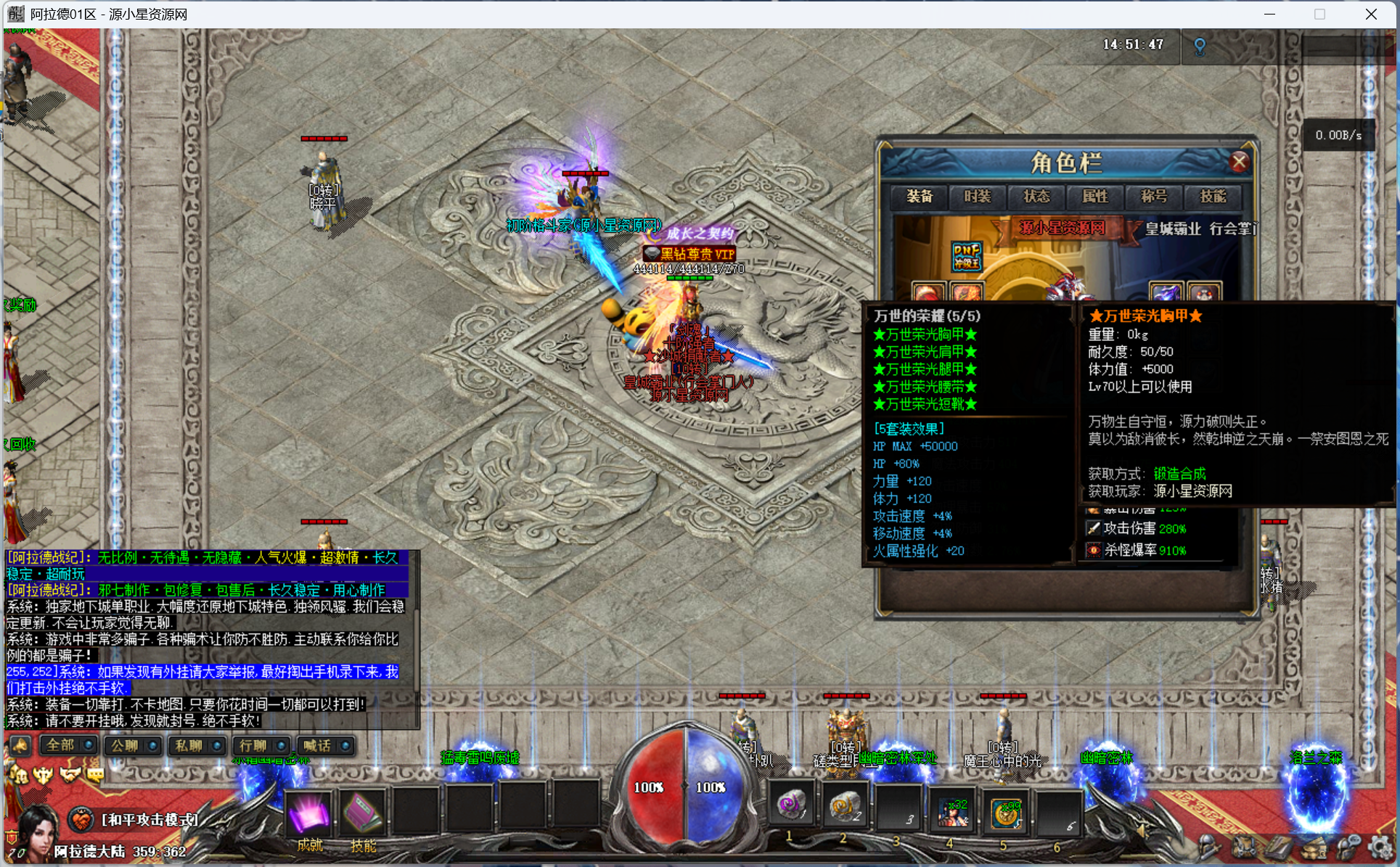Use the gold coin item x99
This screenshot has height=867, width=1400.
pyautogui.click(x=1006, y=811)
